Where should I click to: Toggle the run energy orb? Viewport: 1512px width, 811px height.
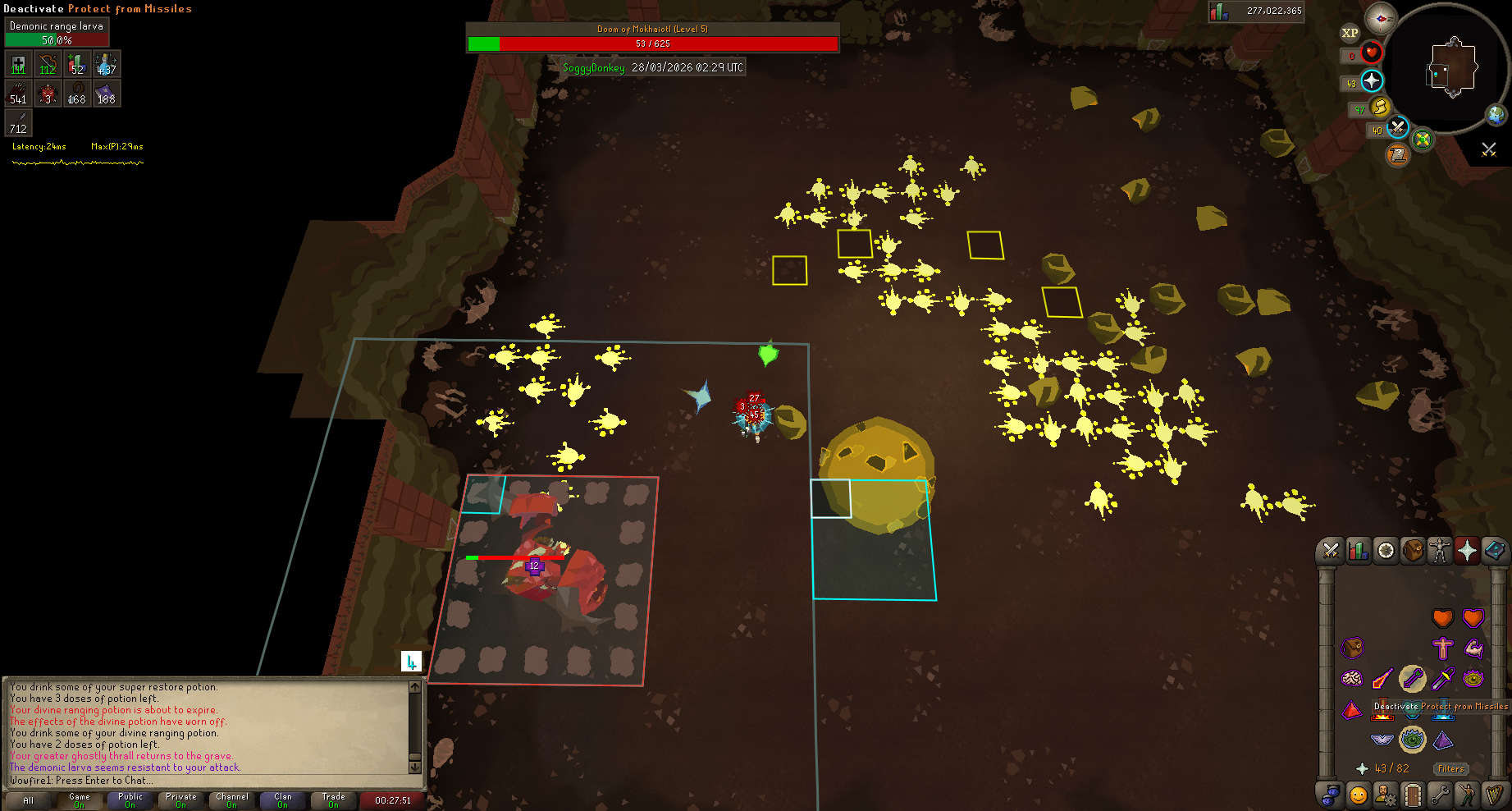1380,107
